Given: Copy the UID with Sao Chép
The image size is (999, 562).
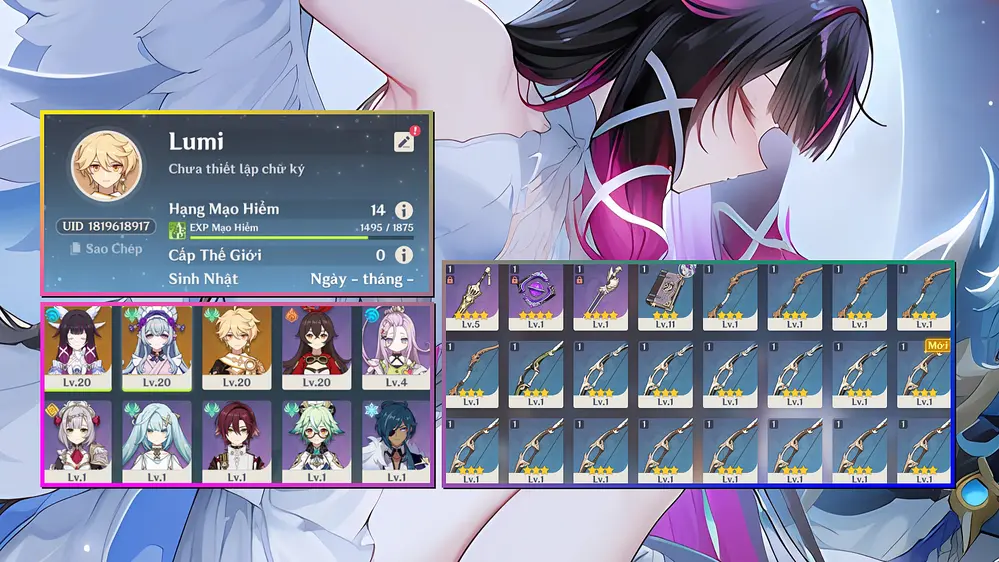Looking at the screenshot, I should 107,248.
